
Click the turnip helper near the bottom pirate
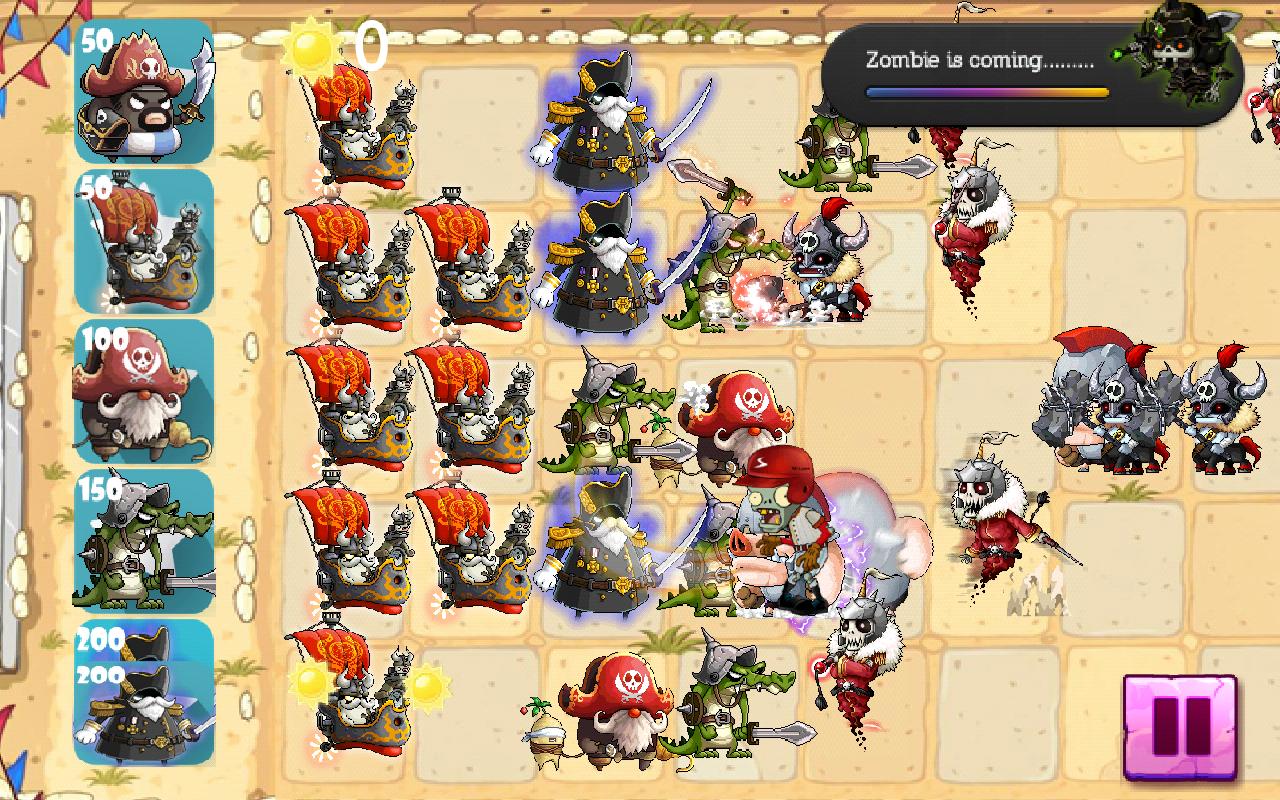pyautogui.click(x=545, y=735)
